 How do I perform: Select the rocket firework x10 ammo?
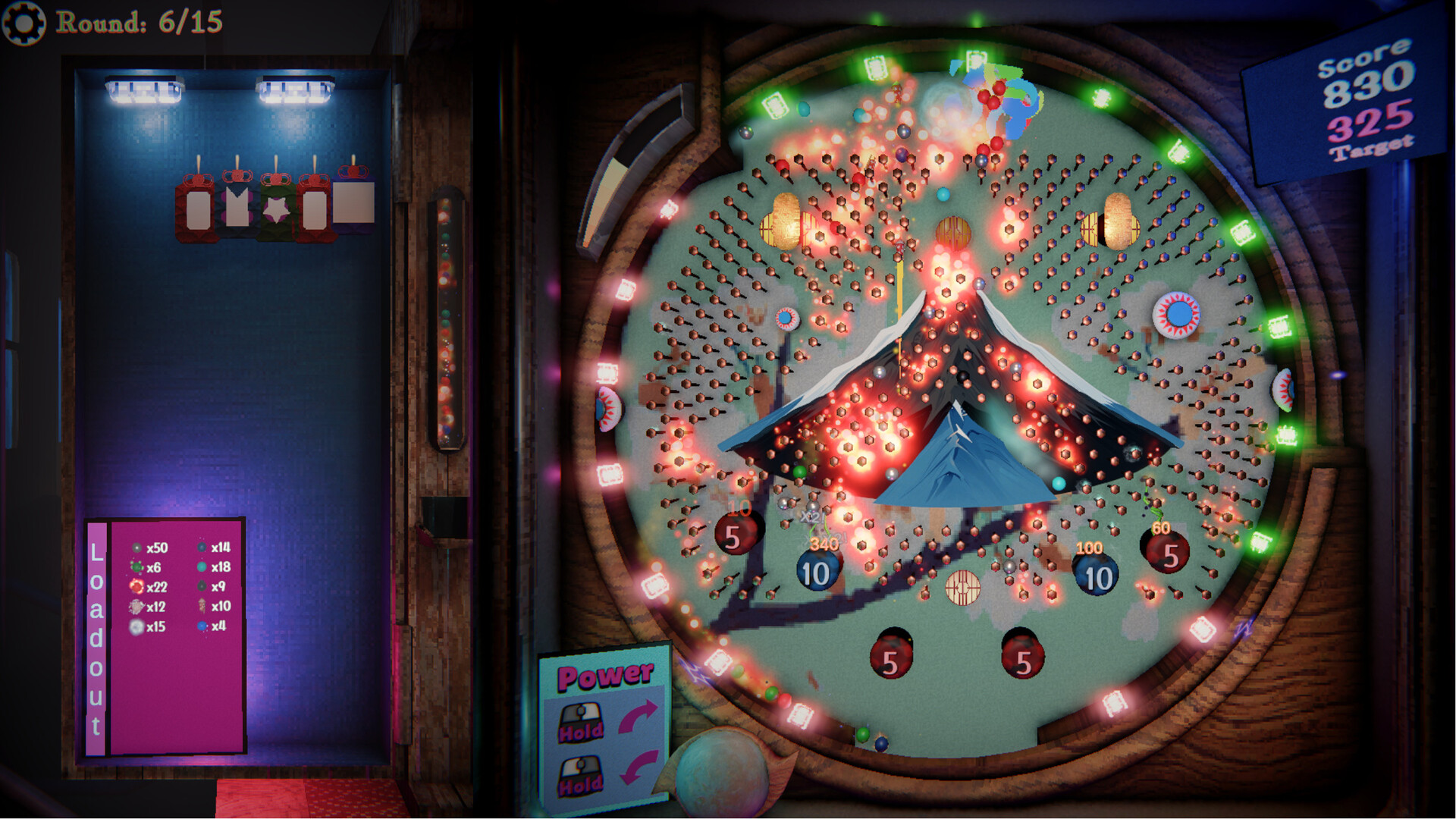(x=202, y=607)
